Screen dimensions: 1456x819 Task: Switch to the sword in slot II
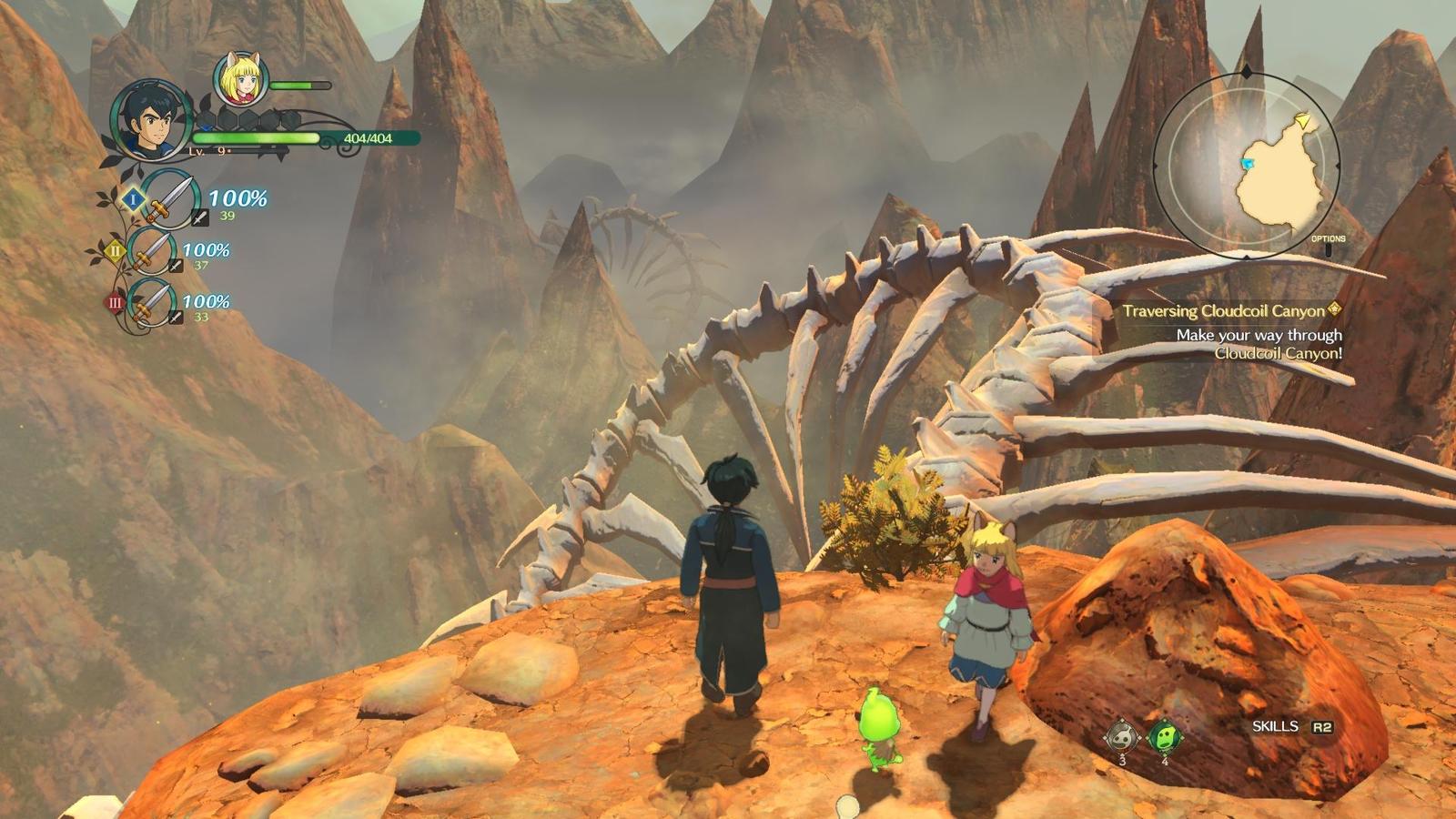[152, 250]
